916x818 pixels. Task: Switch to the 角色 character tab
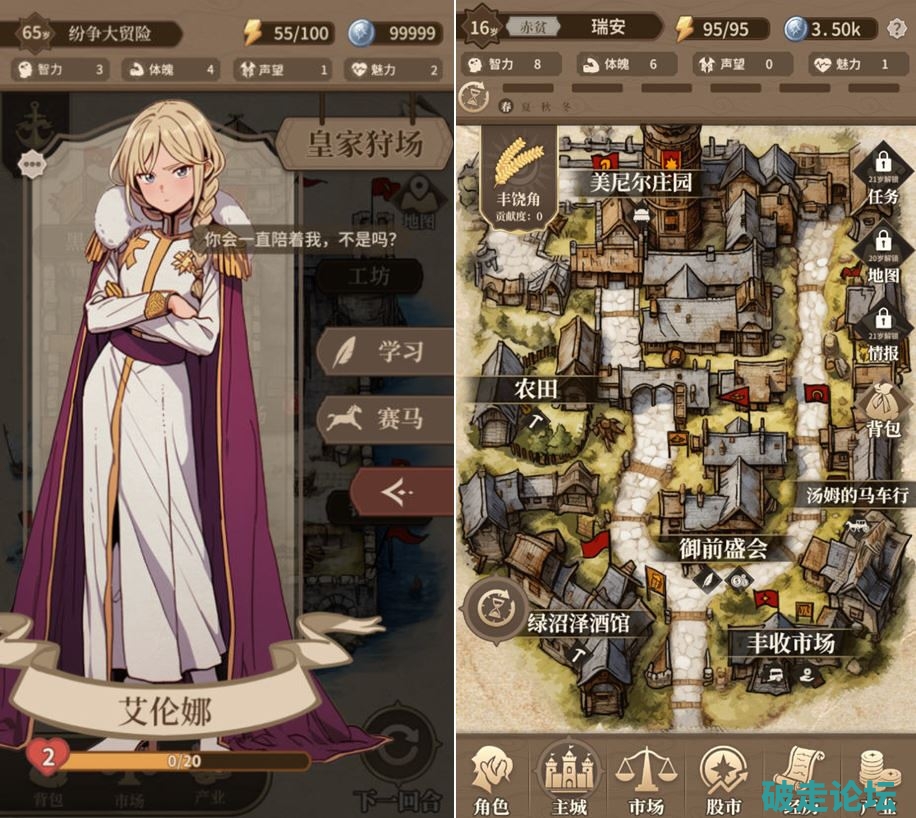point(491,780)
